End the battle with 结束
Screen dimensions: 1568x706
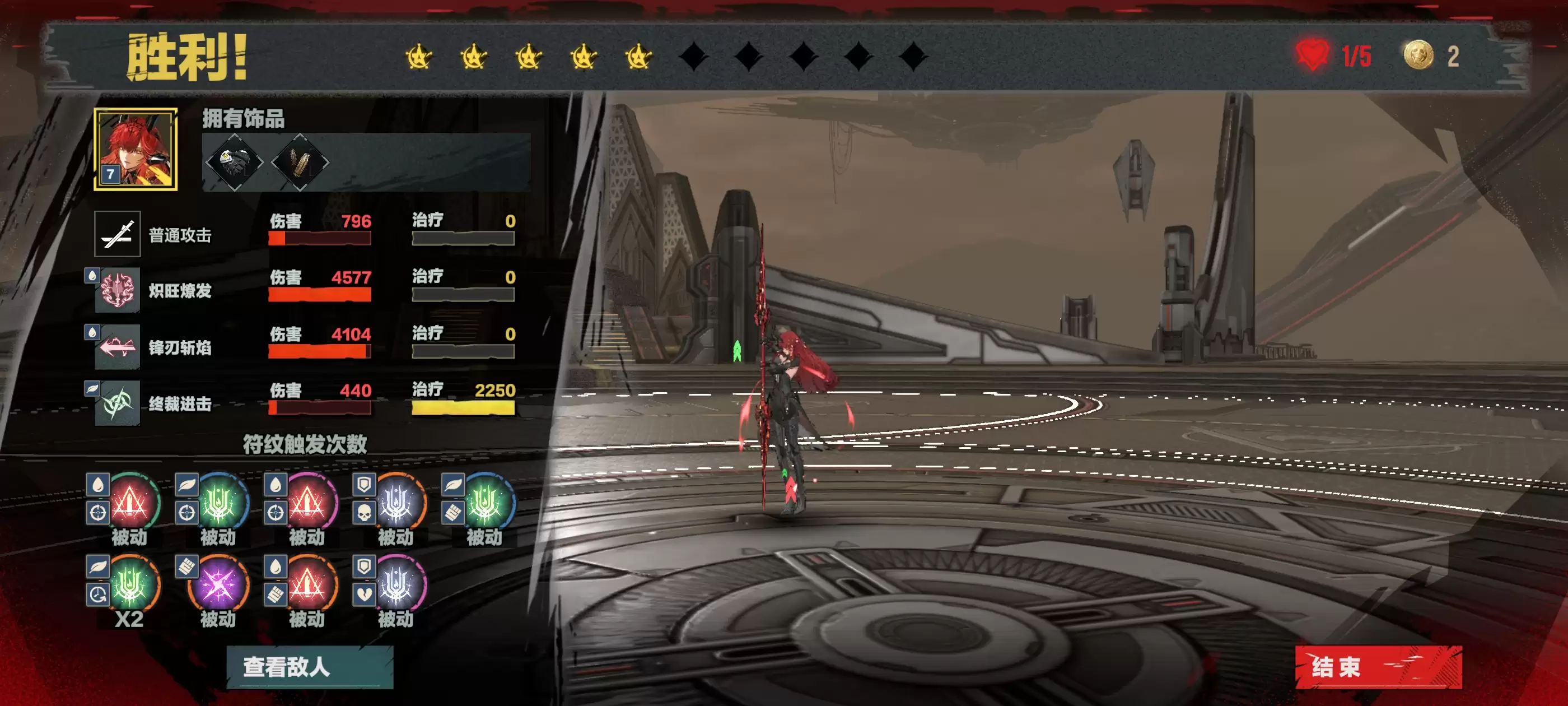click(x=1378, y=667)
